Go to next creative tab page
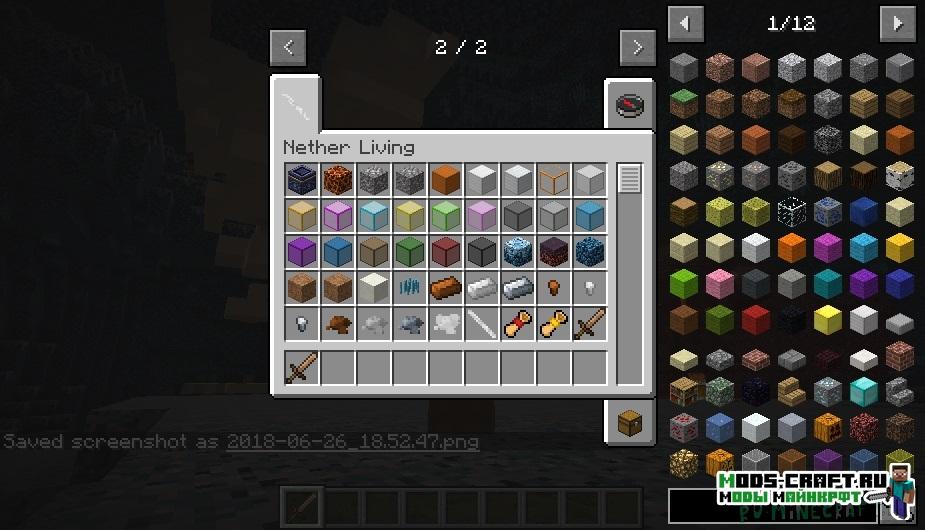Image resolution: width=925 pixels, height=530 pixels. pyautogui.click(x=636, y=46)
